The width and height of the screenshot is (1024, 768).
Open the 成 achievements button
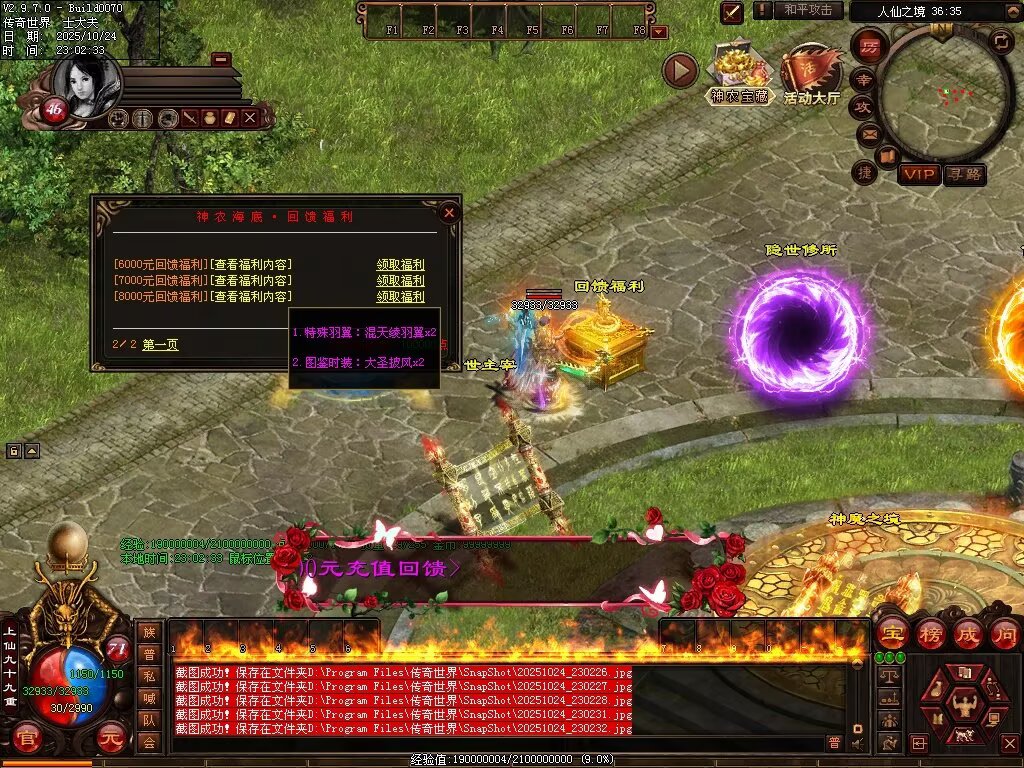(967, 633)
